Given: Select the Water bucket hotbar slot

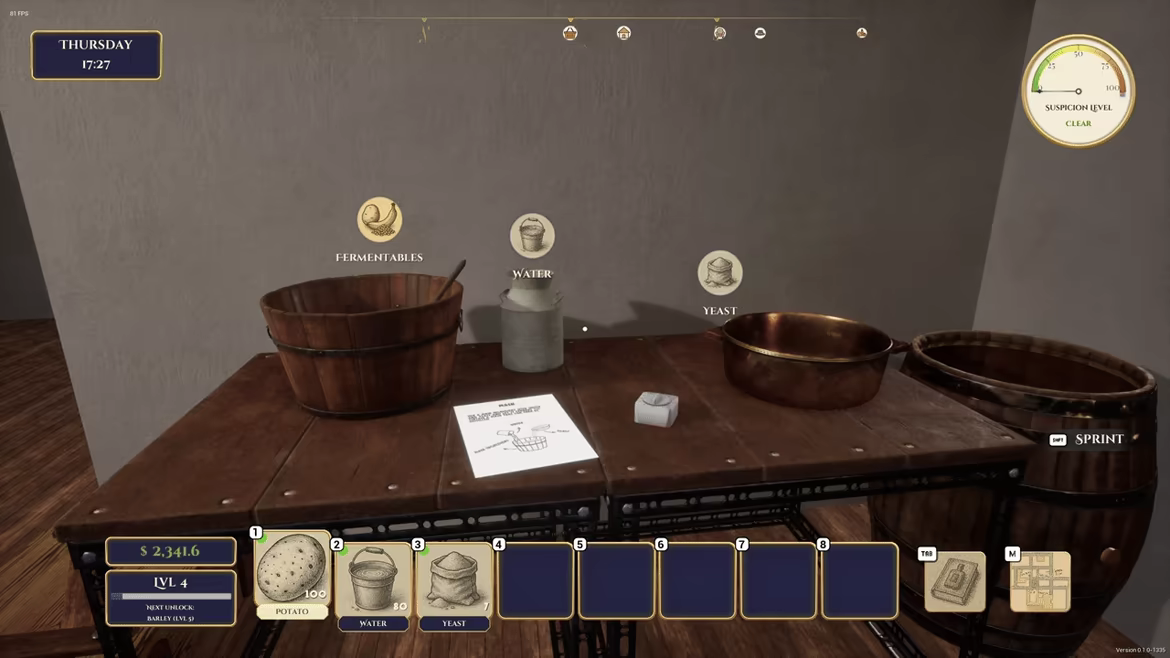Looking at the screenshot, I should tap(373, 579).
